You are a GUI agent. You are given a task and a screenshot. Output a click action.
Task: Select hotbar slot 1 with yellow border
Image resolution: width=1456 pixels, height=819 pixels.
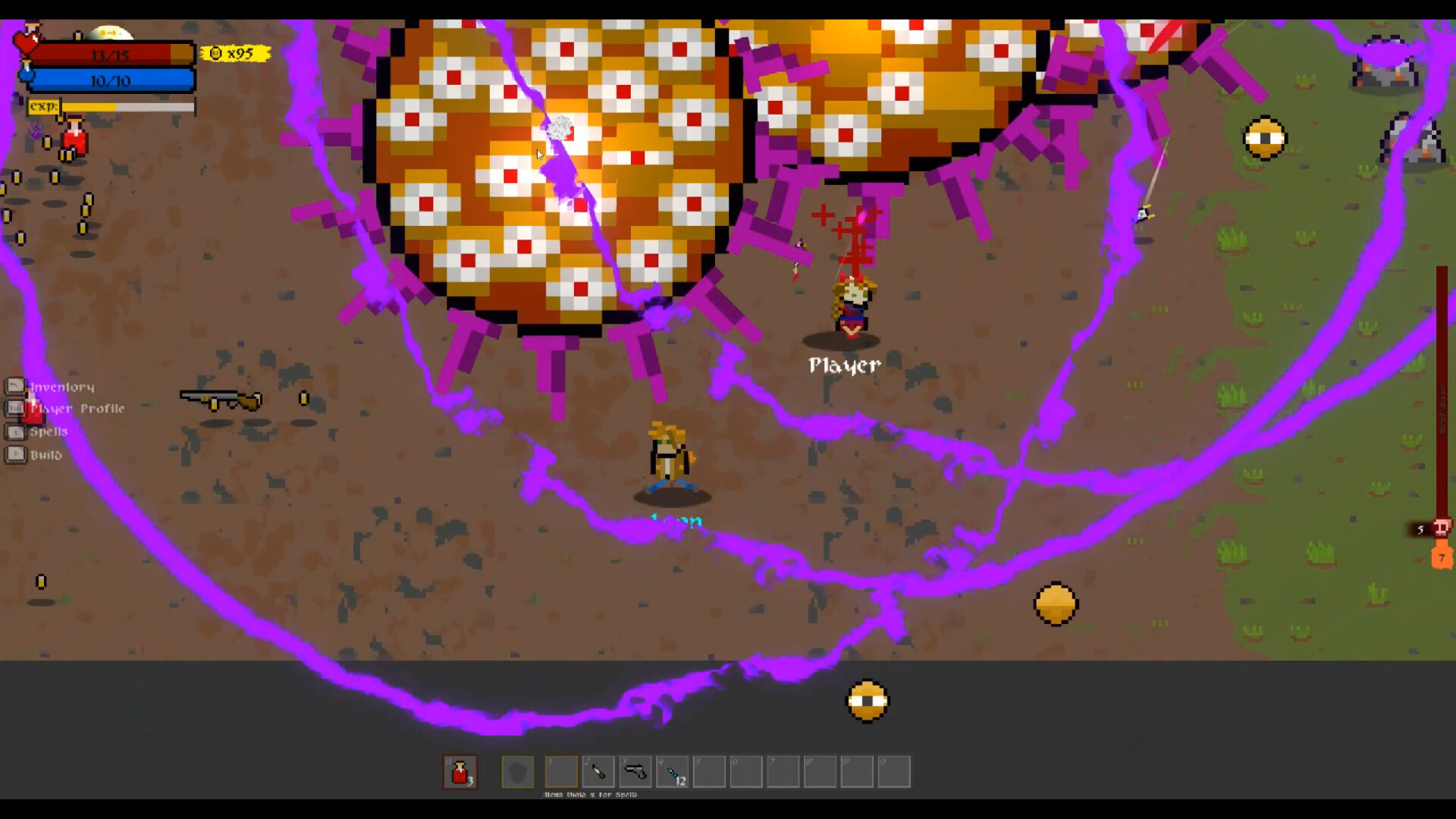click(561, 771)
